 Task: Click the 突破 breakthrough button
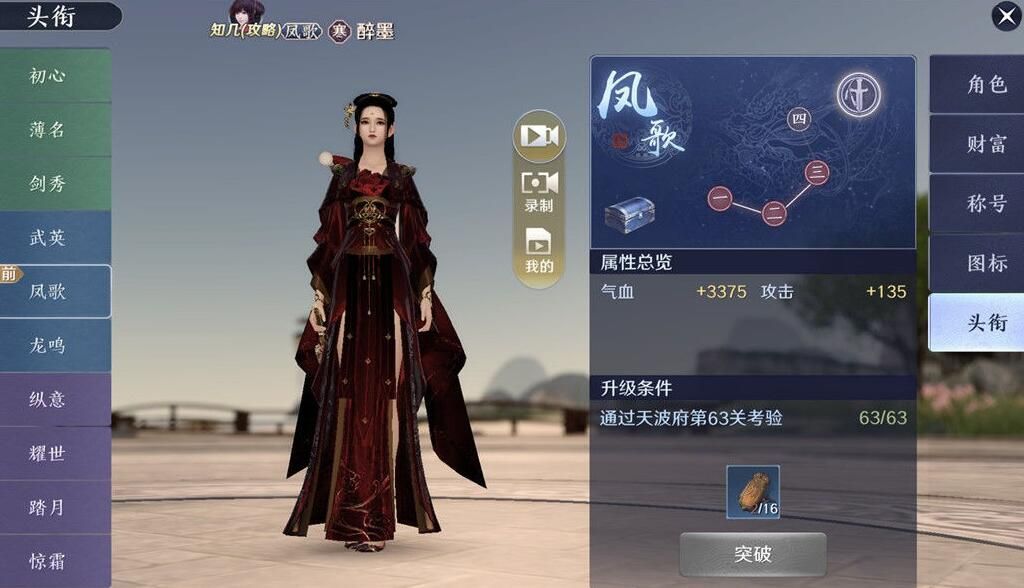pyautogui.click(x=752, y=554)
